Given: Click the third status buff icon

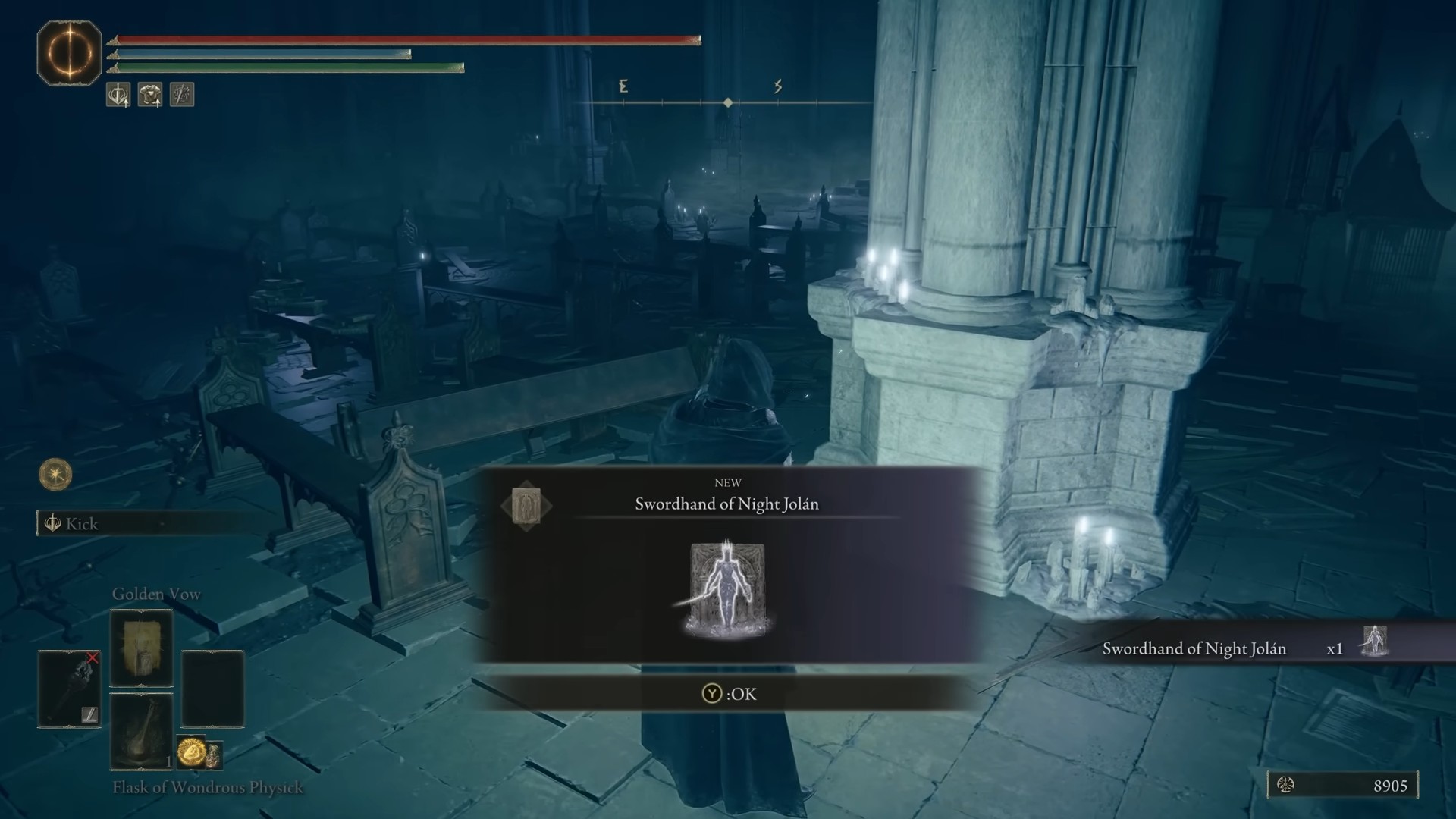Looking at the screenshot, I should (182, 95).
